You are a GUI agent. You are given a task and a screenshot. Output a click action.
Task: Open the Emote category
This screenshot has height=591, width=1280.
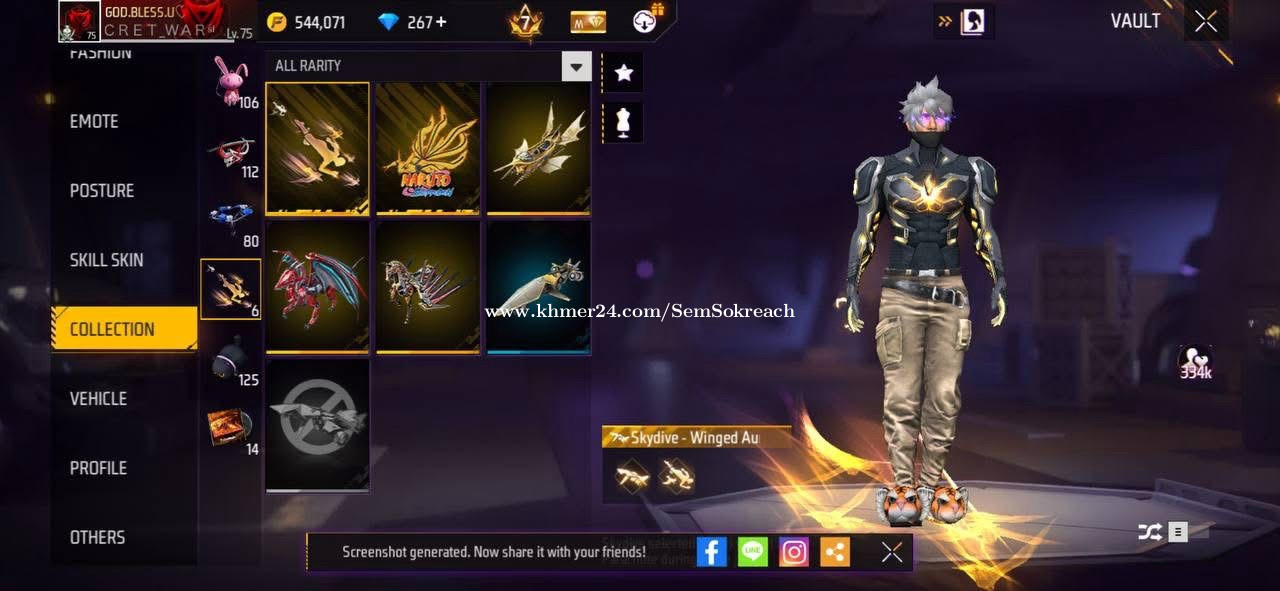point(94,121)
